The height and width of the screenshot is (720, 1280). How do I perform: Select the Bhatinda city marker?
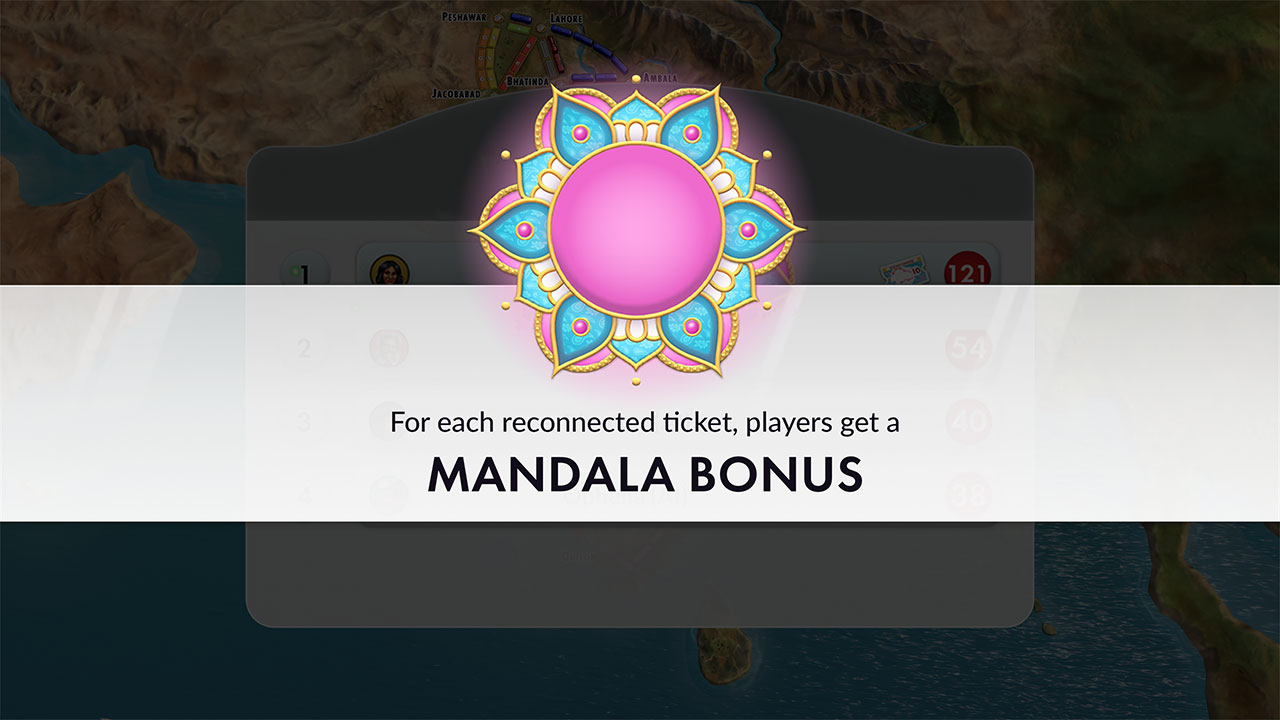(528, 81)
